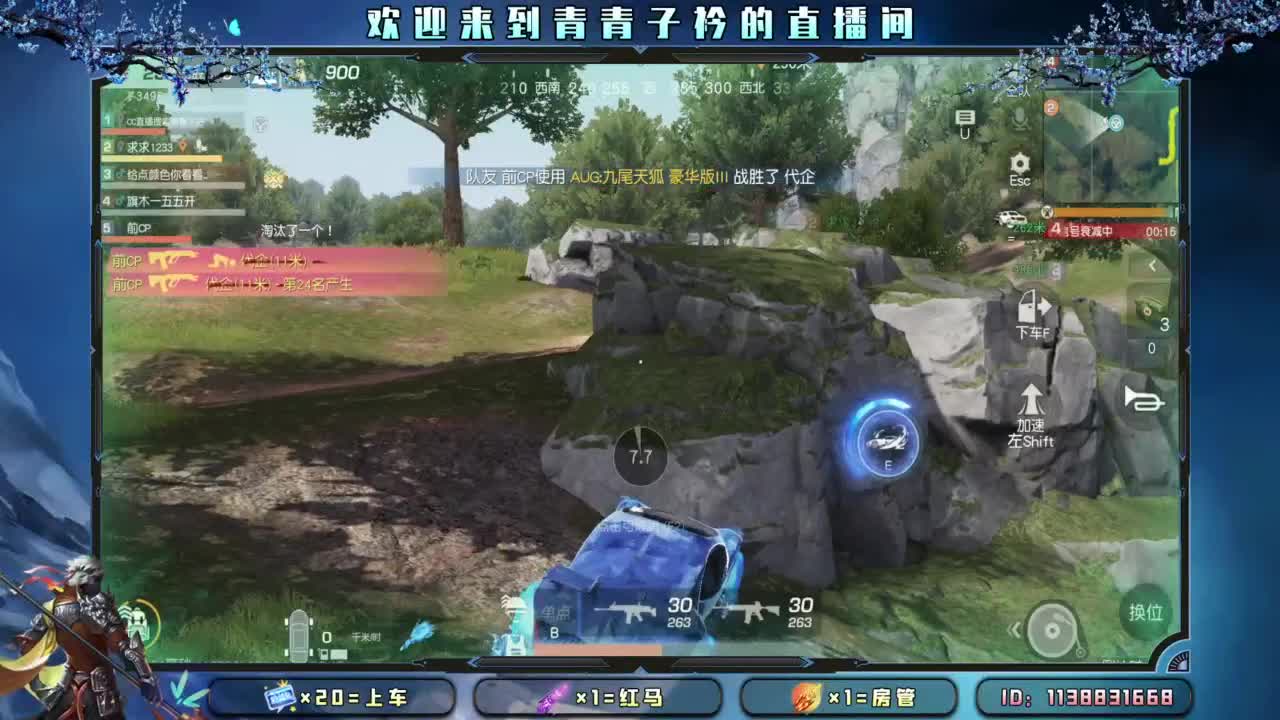Image resolution: width=1280 pixels, height=720 pixels.
Task: Tap the steering wheel driving icon
Action: point(1050,630)
